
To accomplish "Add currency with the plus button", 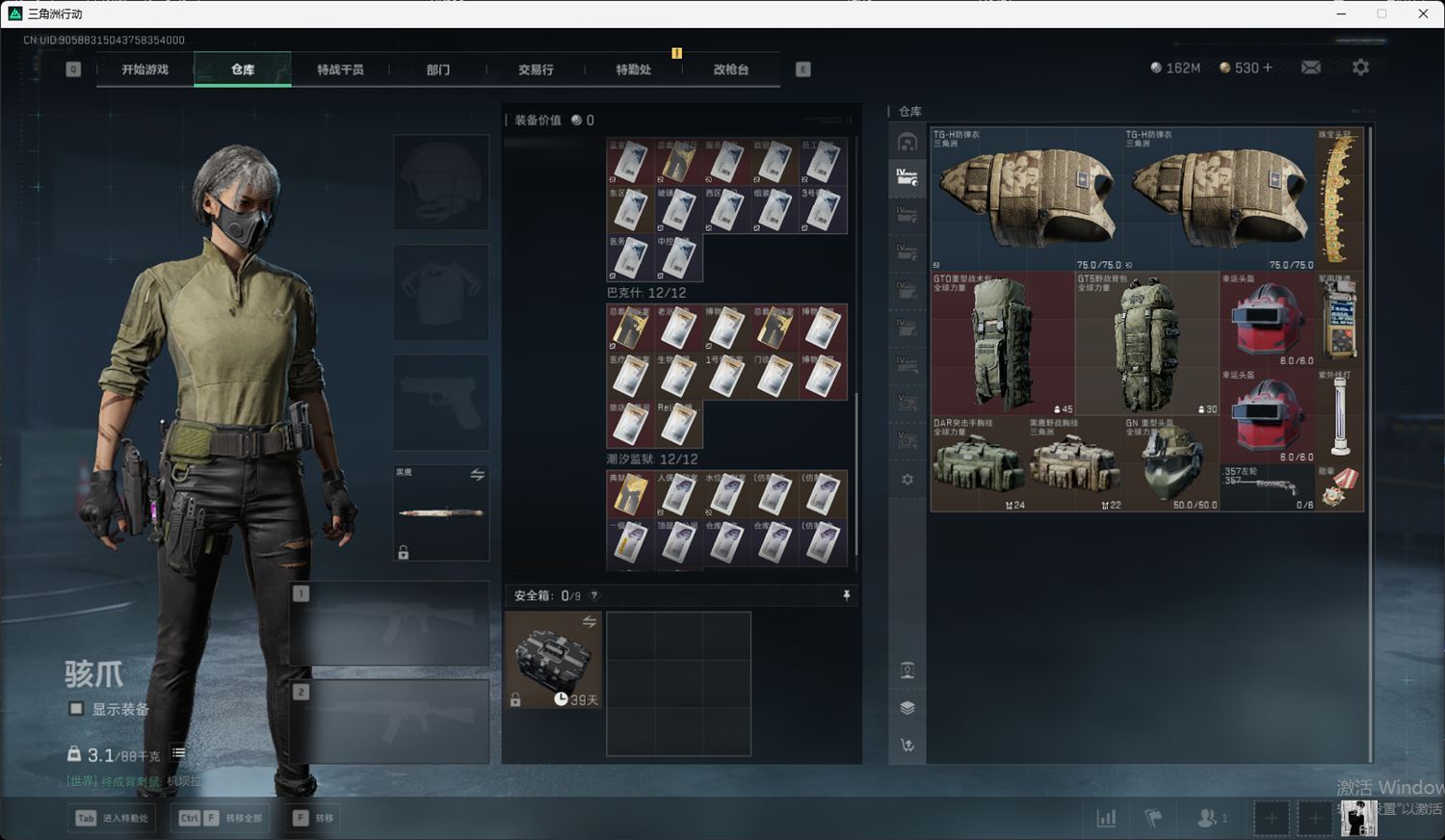I will tap(1267, 67).
